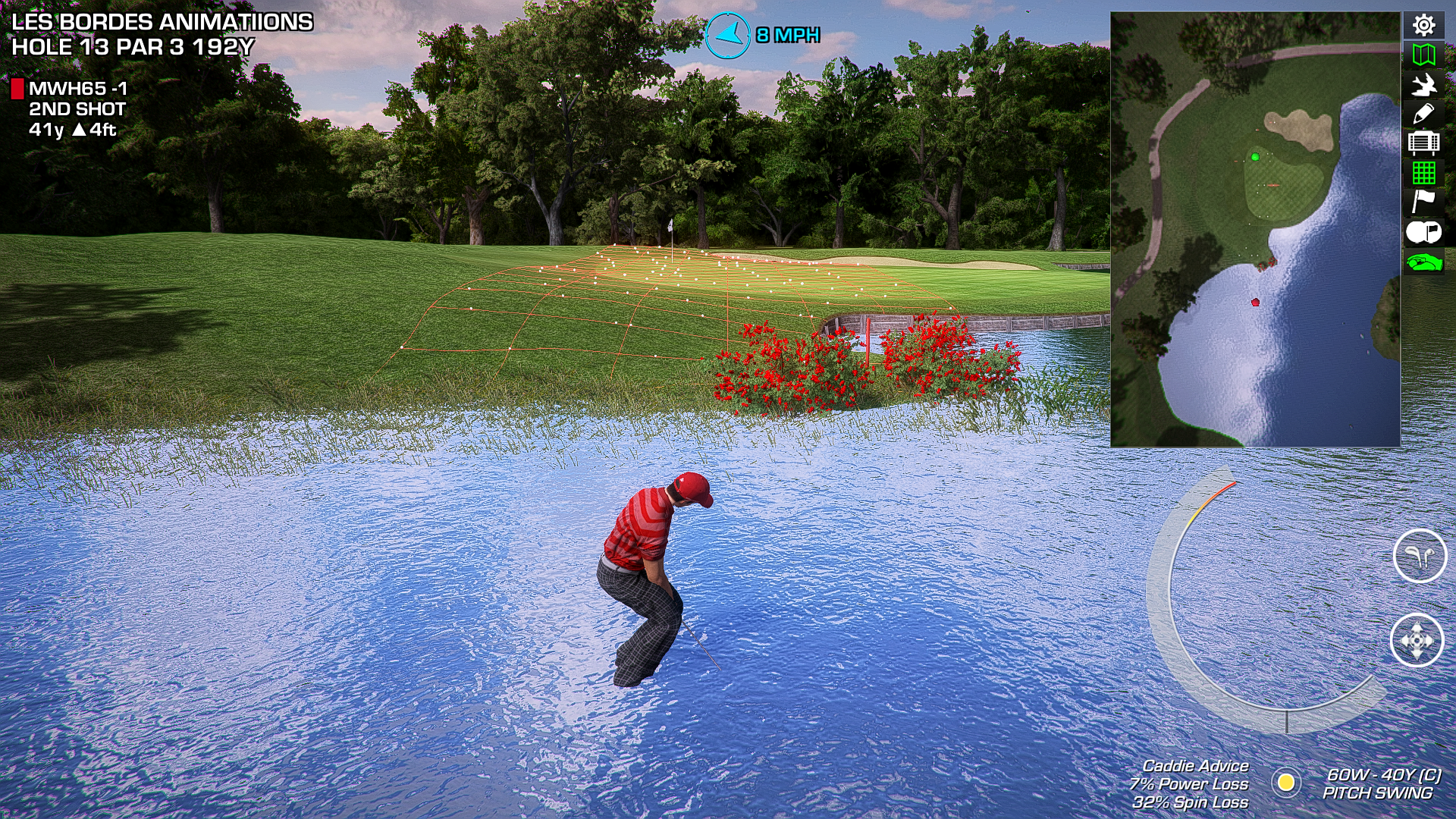Toggle the green golf glove icon
This screenshot has height=819, width=1456.
tap(1423, 262)
